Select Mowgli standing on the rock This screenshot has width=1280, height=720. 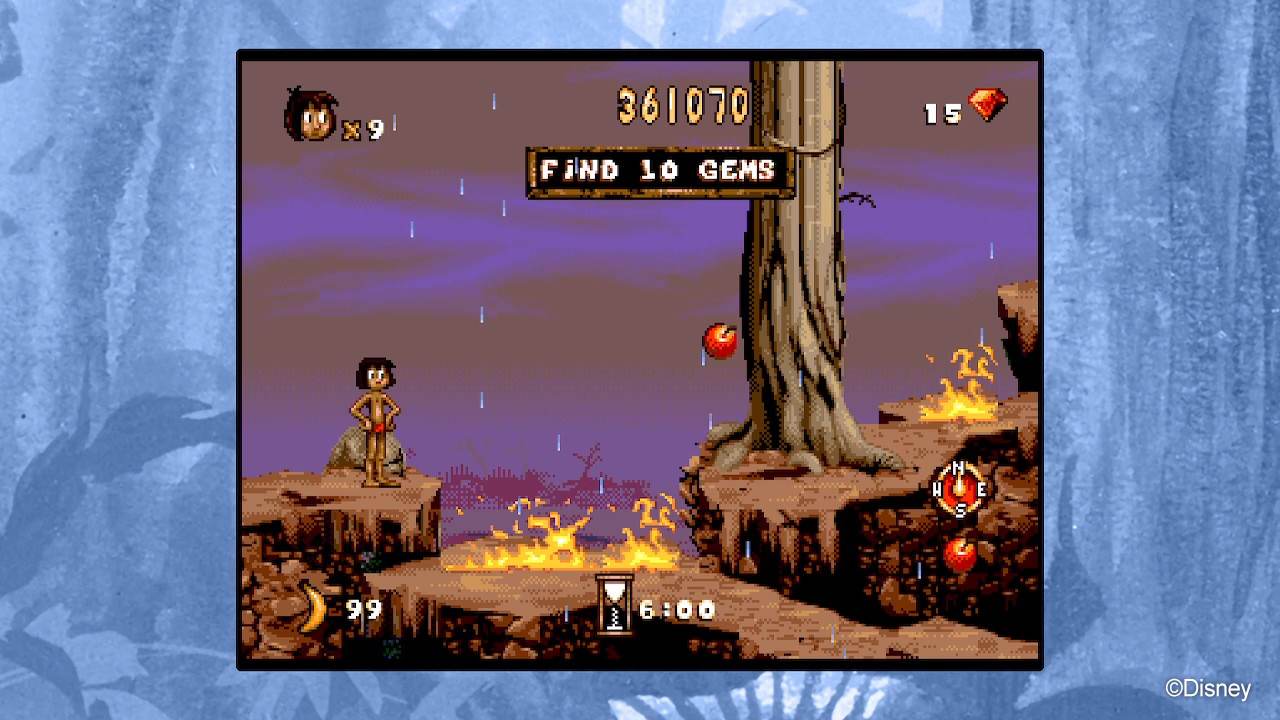(x=375, y=420)
